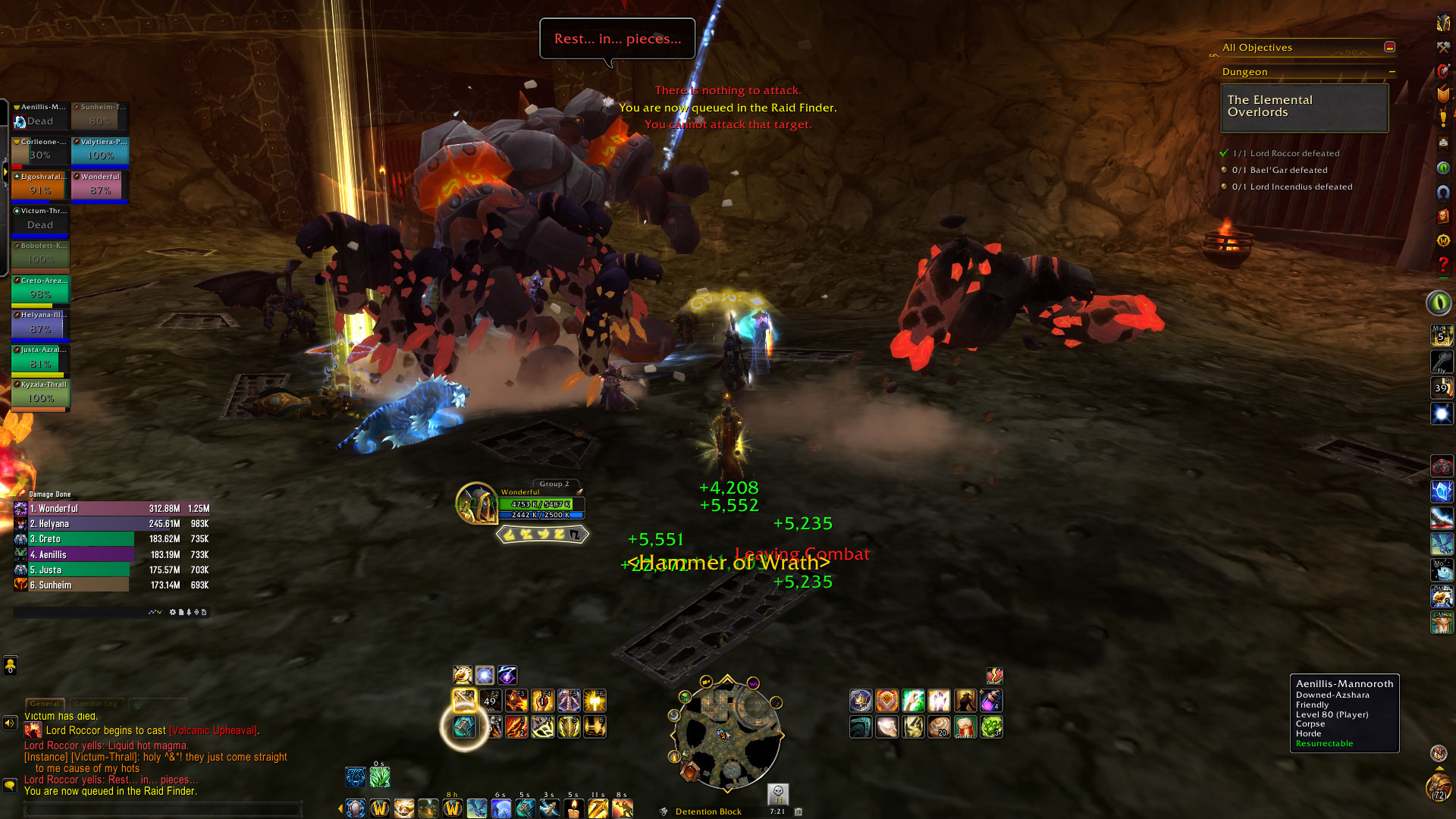
Task: Switch to the Combat Log tab
Action: [96, 704]
